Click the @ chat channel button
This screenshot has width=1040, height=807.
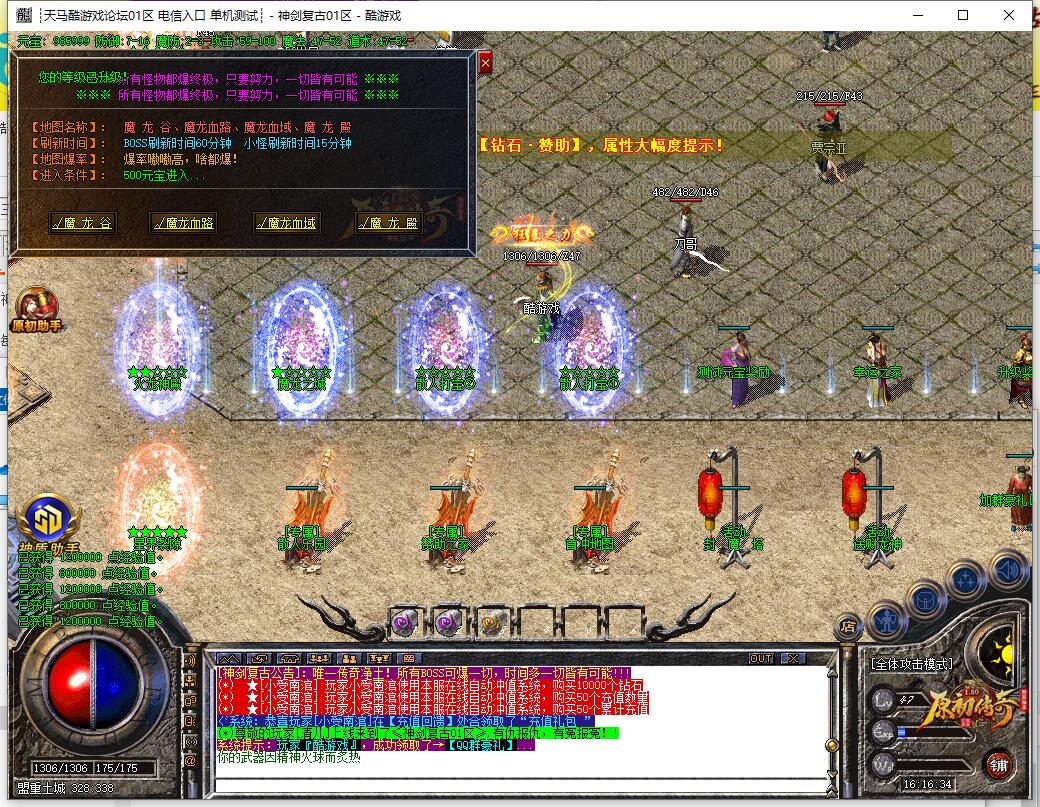tap(190, 761)
